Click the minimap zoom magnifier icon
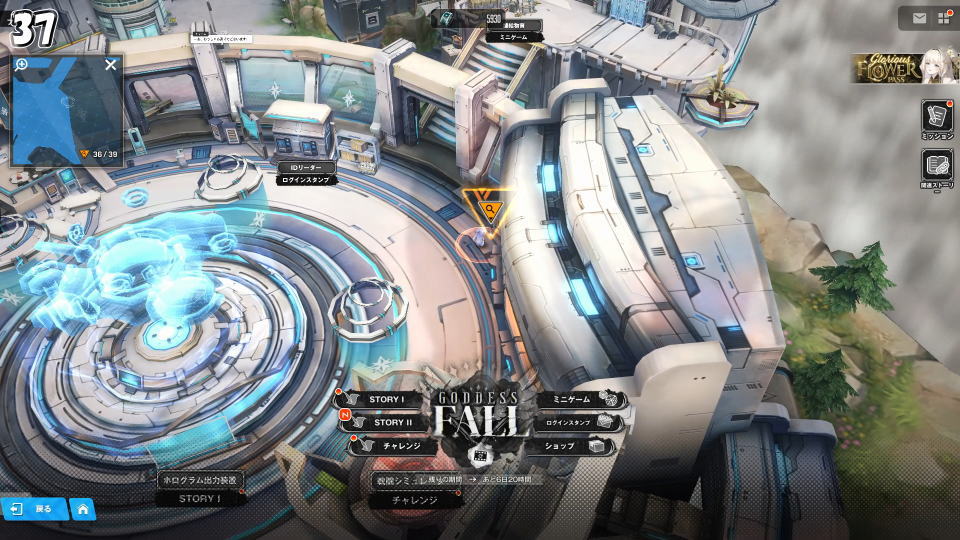This screenshot has width=960, height=540. [x=22, y=65]
